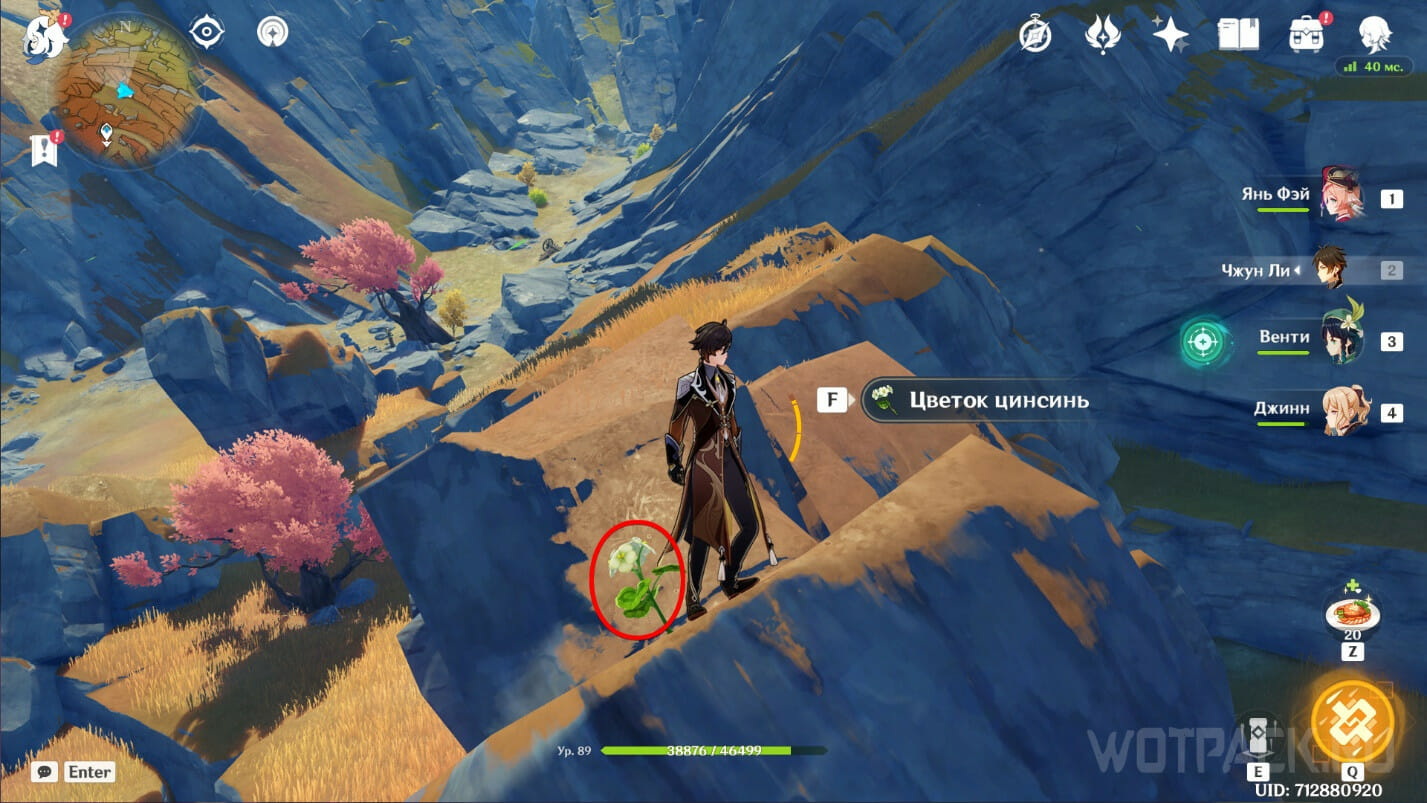Open the Battle Pass winged icon
This screenshot has height=803, width=1427.
[x=1102, y=35]
